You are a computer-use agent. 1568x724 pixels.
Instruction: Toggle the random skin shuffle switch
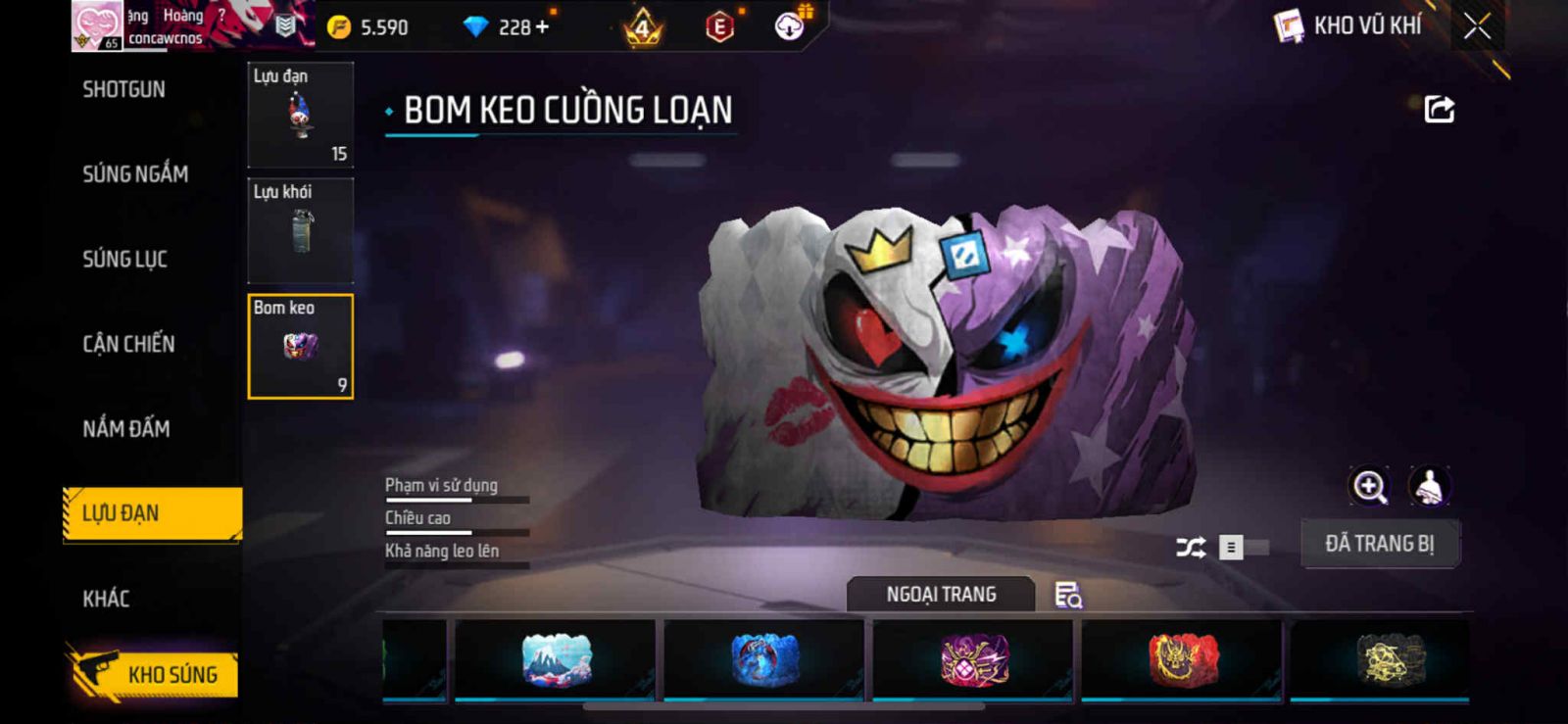point(1242,547)
